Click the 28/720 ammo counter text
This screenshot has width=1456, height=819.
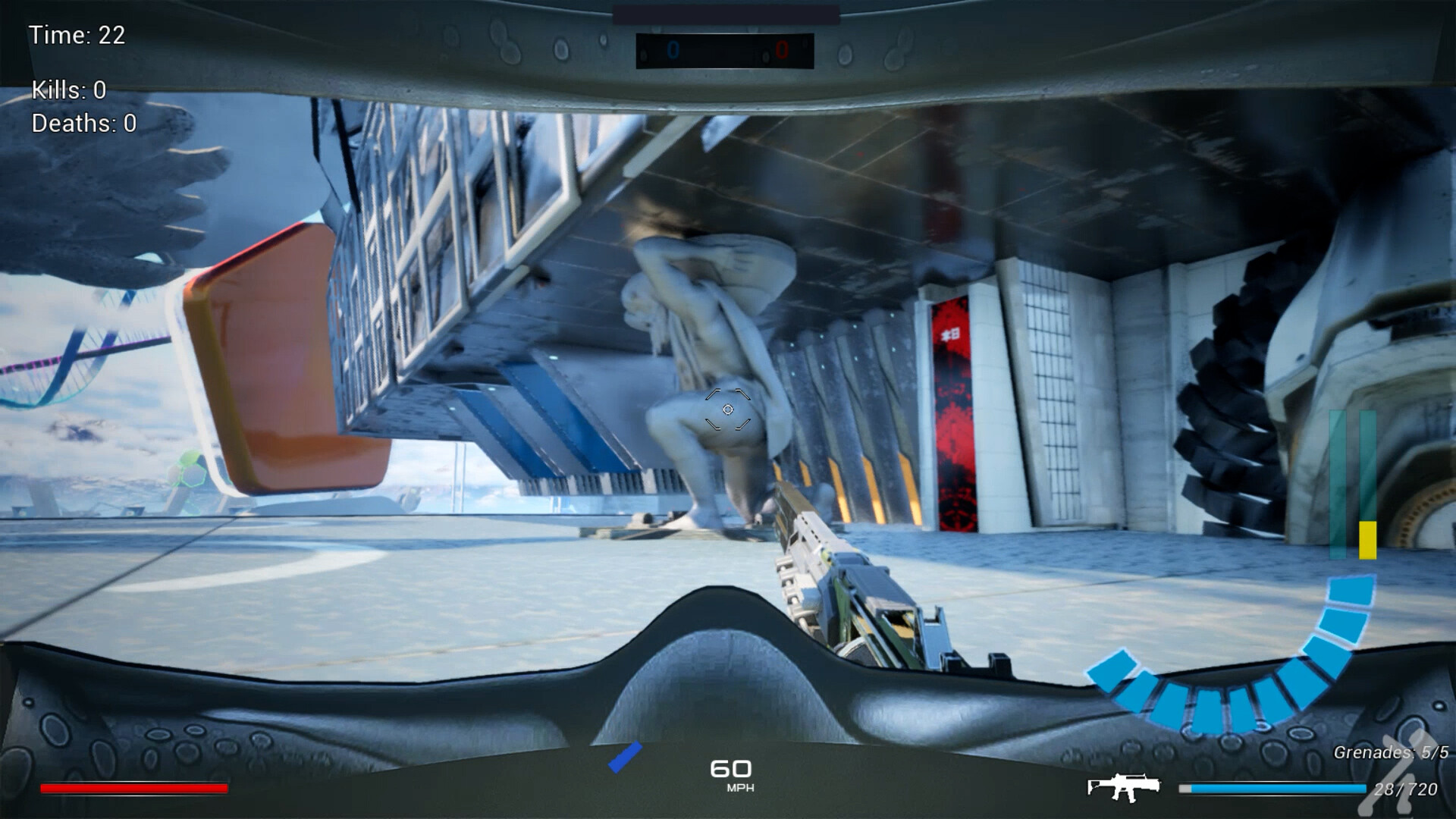tap(1408, 789)
